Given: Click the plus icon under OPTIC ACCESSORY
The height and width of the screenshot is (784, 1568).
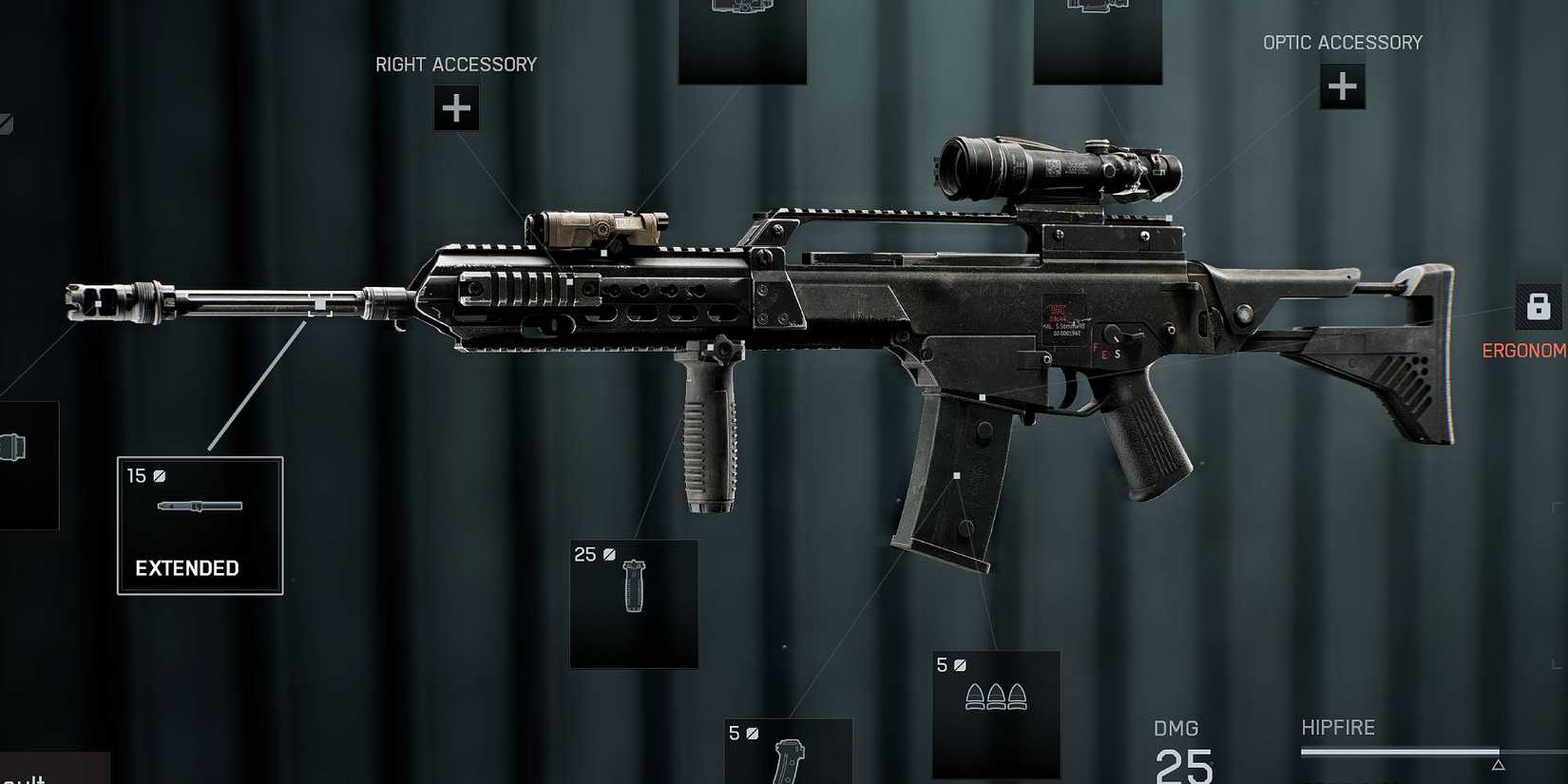Looking at the screenshot, I should (x=1342, y=86).
